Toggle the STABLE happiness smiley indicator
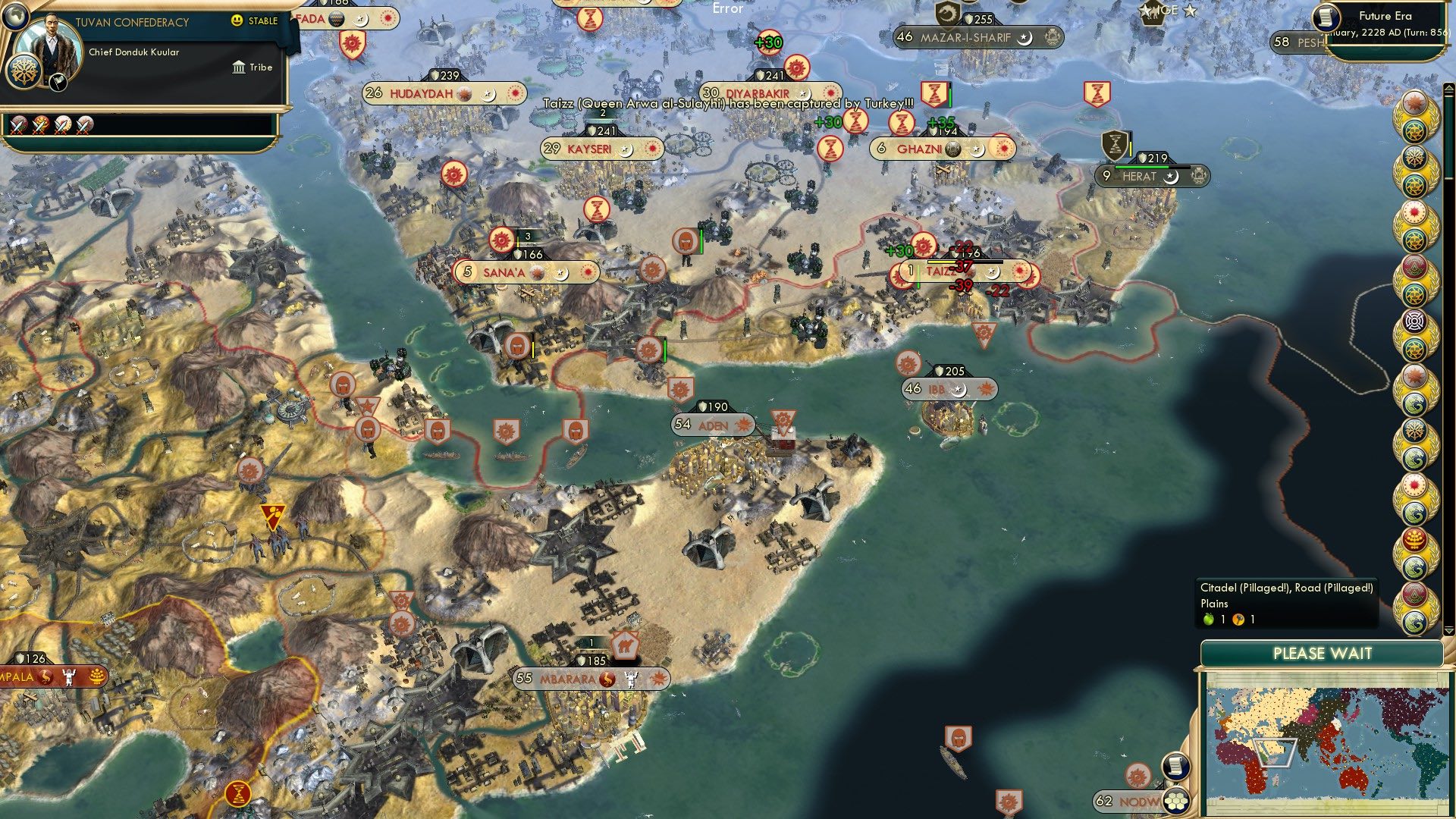The height and width of the screenshot is (819, 1456). (238, 21)
